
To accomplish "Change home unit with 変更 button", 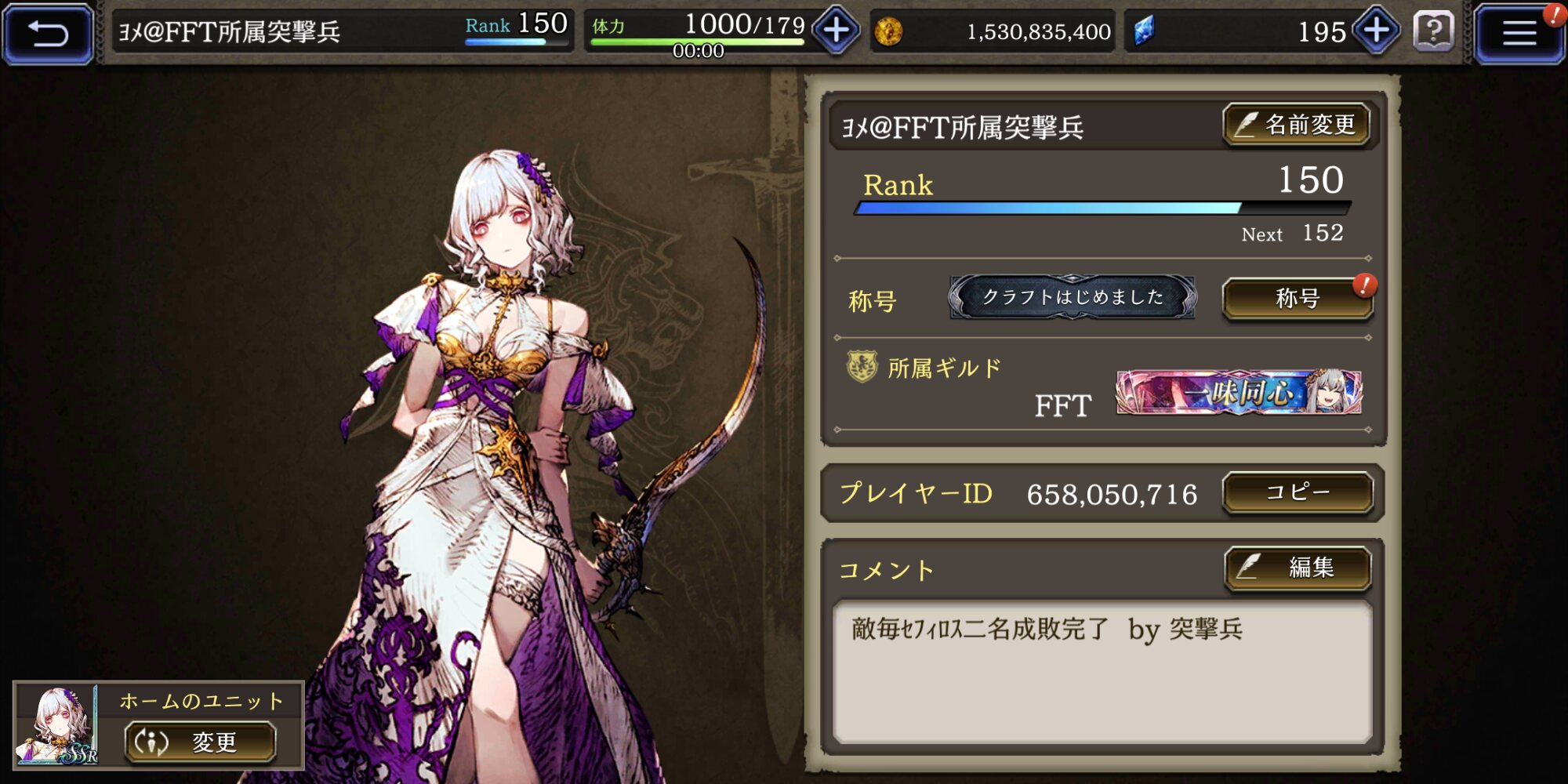I will [201, 742].
